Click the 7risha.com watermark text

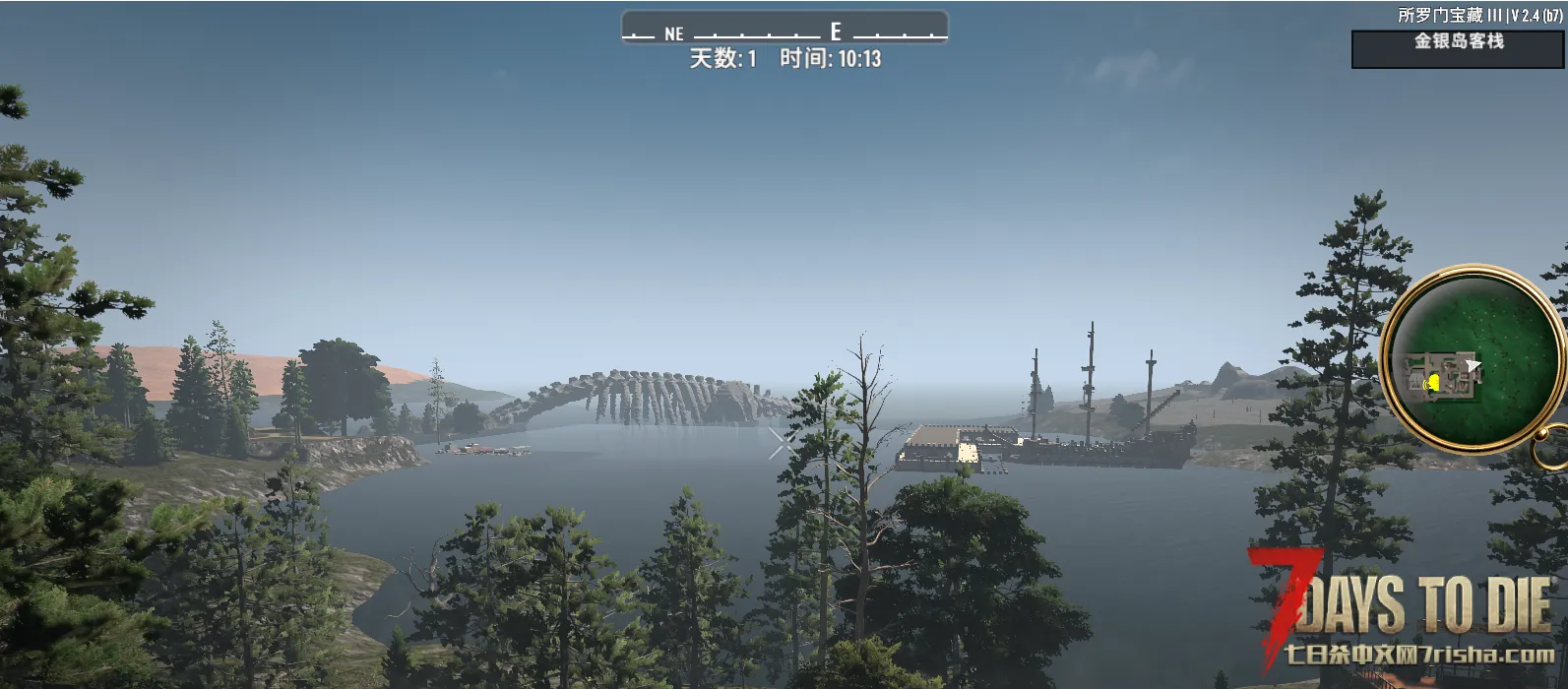1420,655
